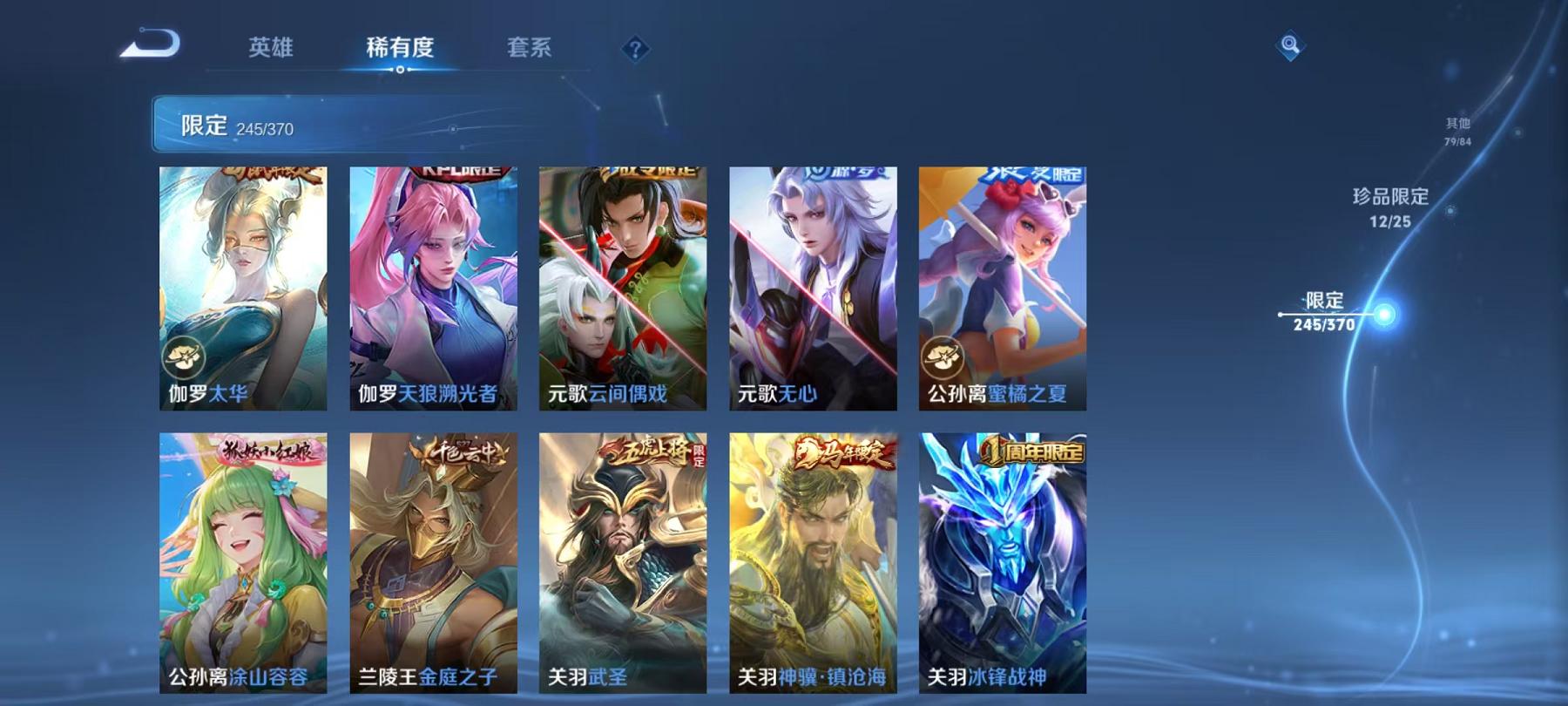Click the badge icon on the 伽罗太华 card
The height and width of the screenshot is (706, 1568).
point(182,355)
